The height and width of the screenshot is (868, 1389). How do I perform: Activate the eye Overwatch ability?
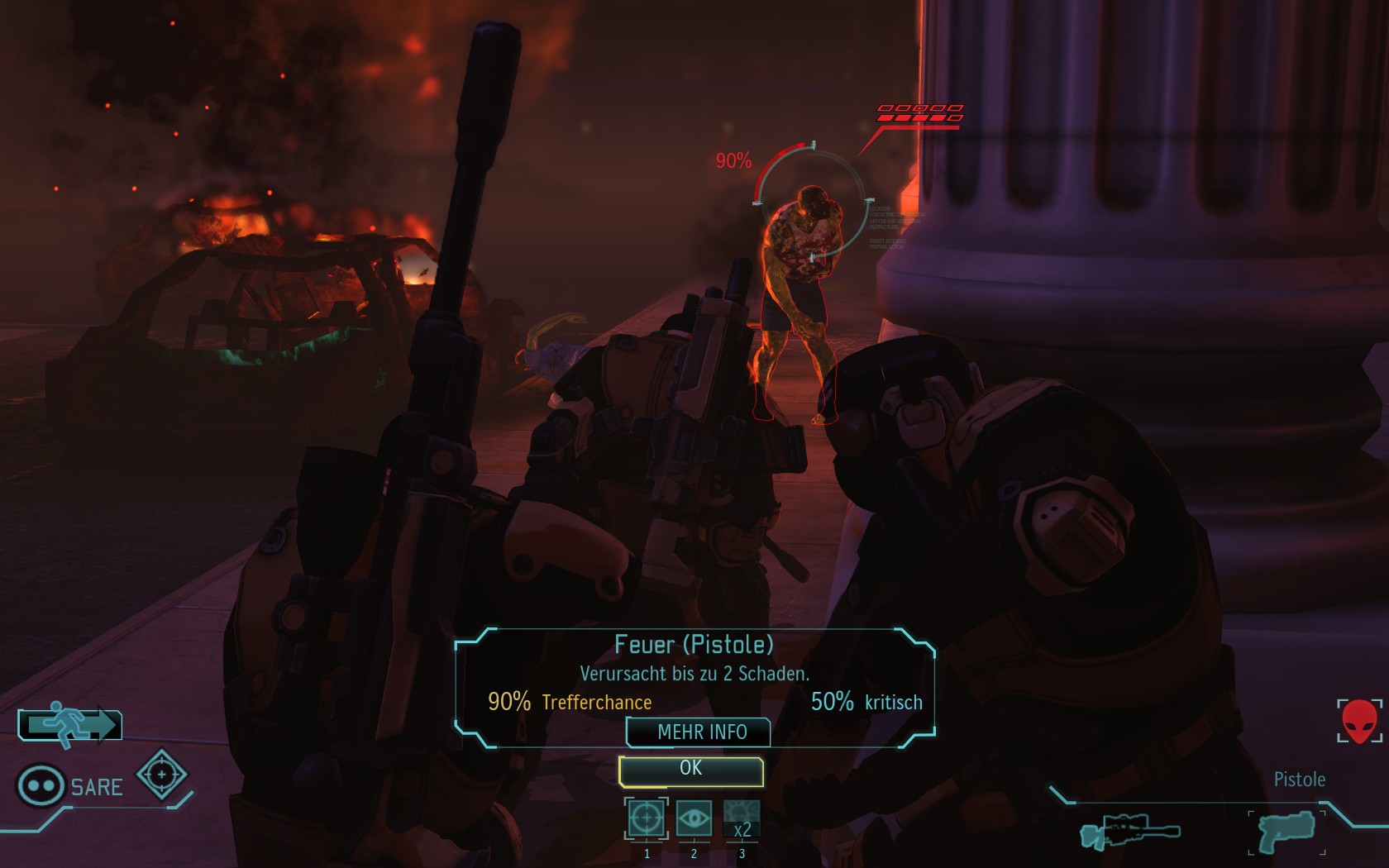point(694,818)
